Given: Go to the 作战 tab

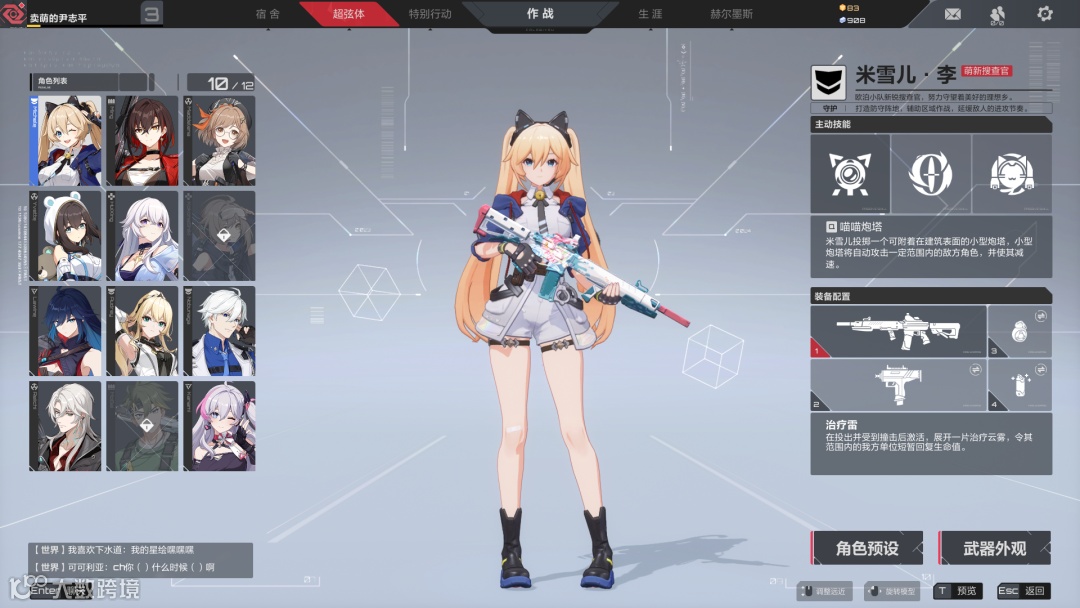Looking at the screenshot, I should coord(540,14).
